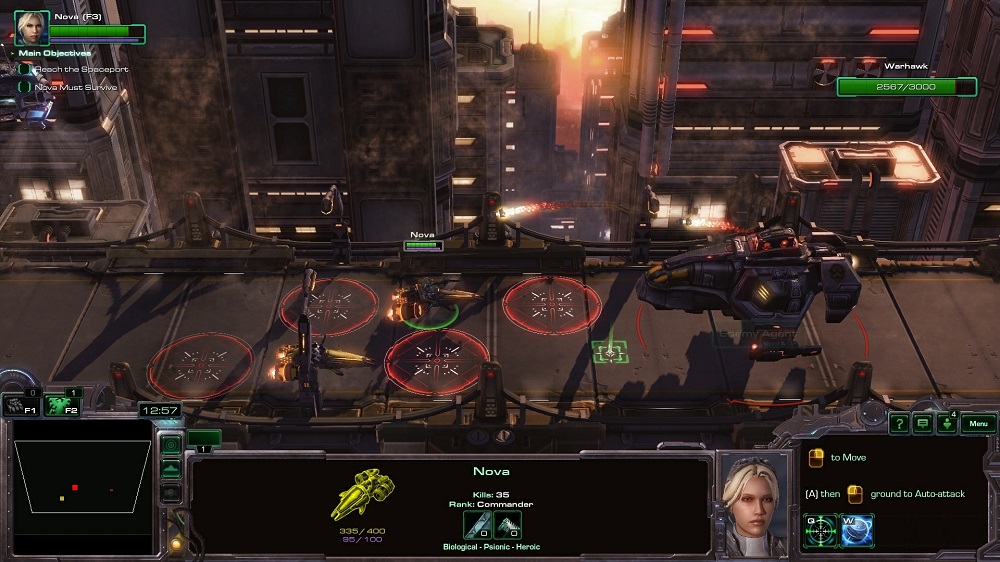Toggle the minimap terrain view button
The height and width of the screenshot is (562, 1000).
171,468
